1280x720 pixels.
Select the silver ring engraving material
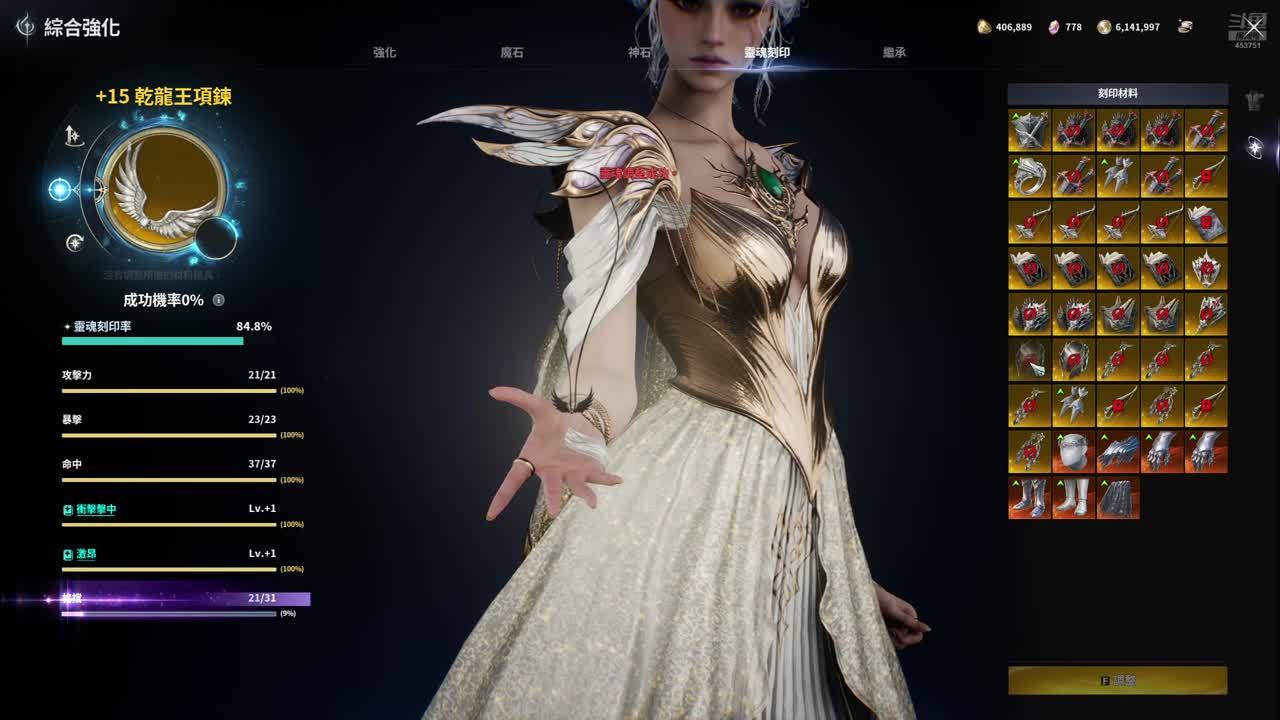coord(1029,176)
